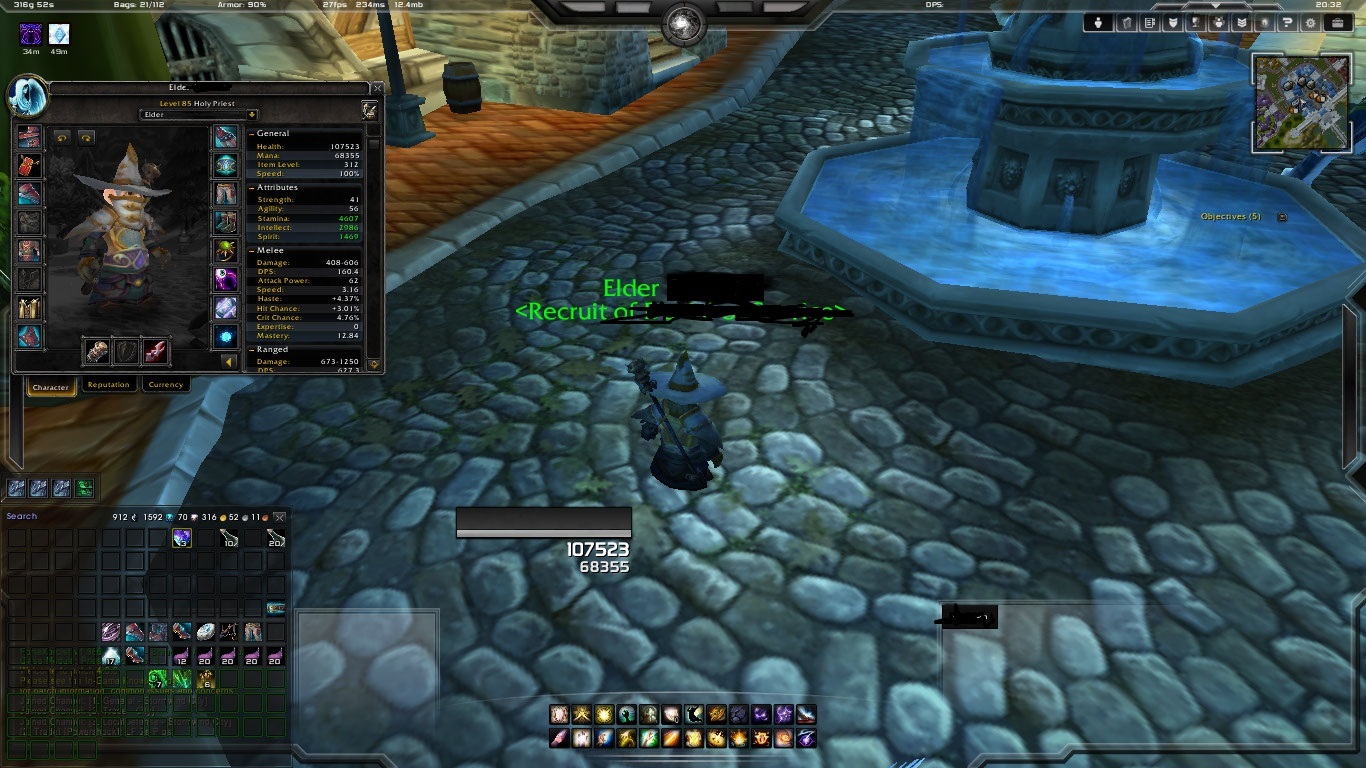
Task: Rotate the character model right
Action: [x=86, y=138]
